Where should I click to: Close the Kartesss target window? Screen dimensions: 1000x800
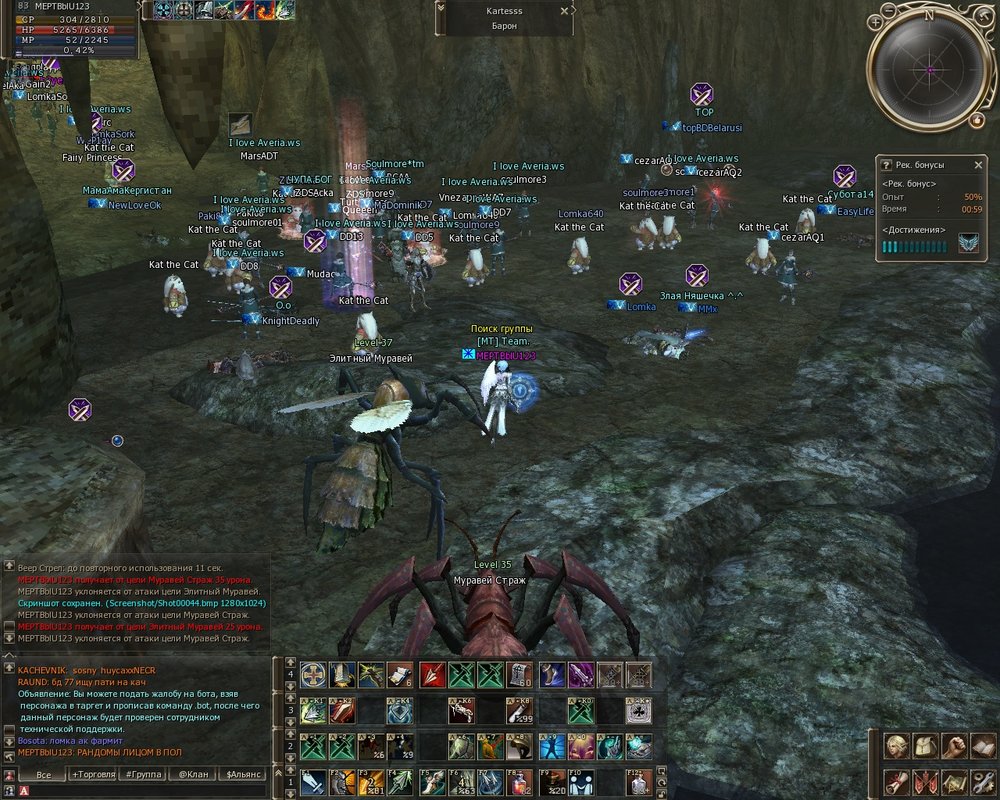pos(565,11)
